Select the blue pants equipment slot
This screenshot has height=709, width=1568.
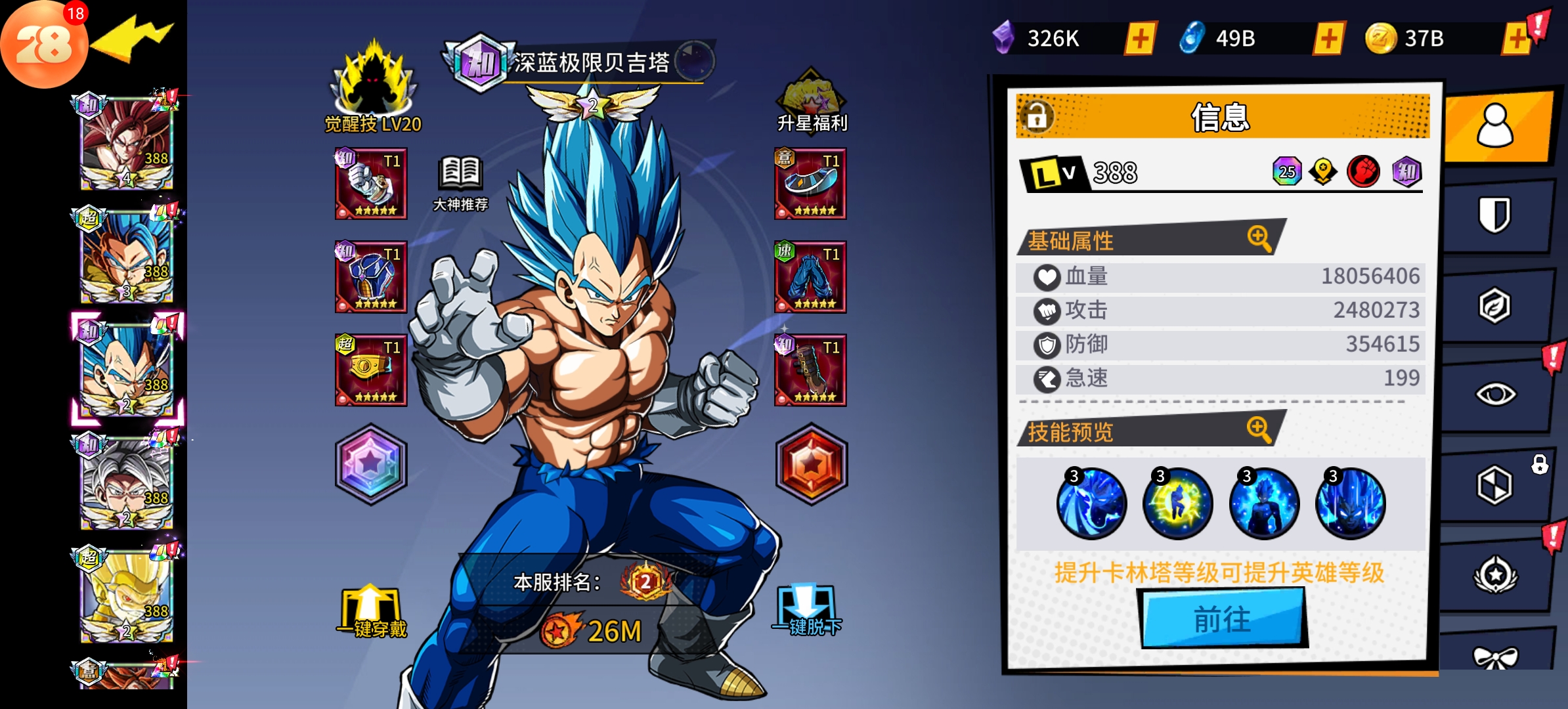(x=810, y=277)
